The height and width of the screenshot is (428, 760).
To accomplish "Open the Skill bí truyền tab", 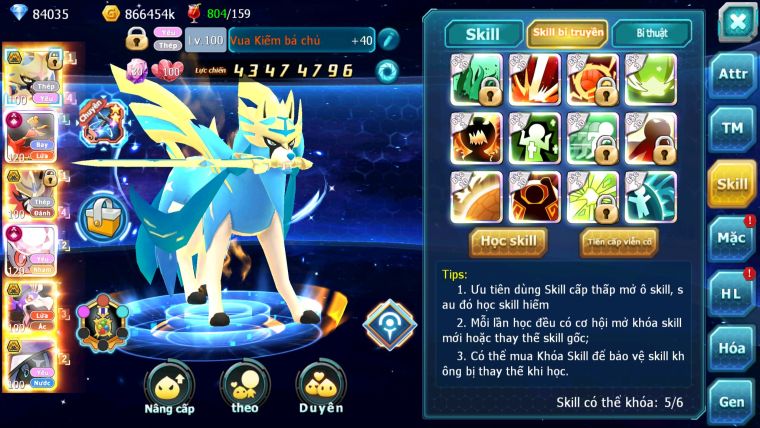I will pos(567,33).
